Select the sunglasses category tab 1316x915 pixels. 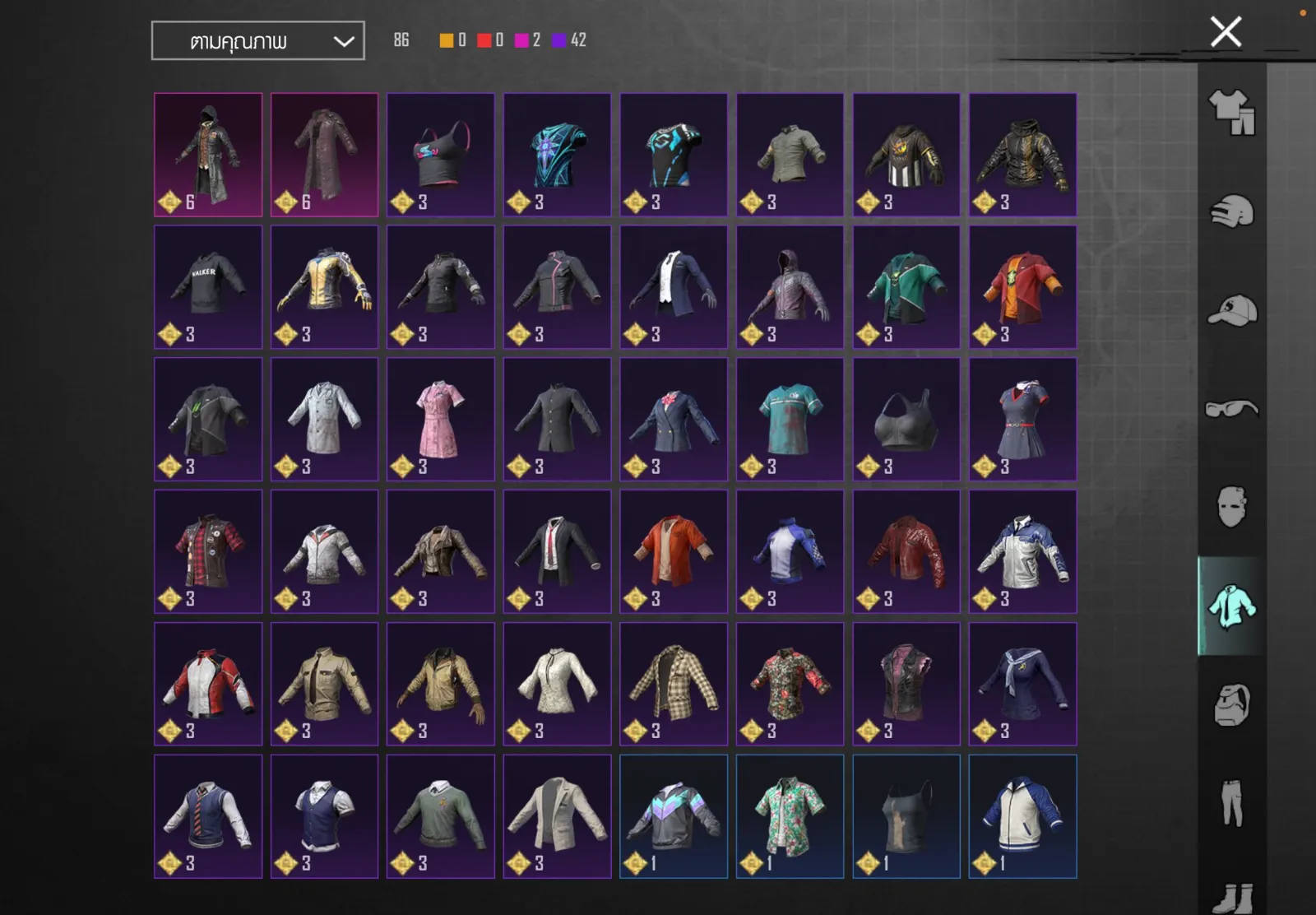pyautogui.click(x=1231, y=409)
